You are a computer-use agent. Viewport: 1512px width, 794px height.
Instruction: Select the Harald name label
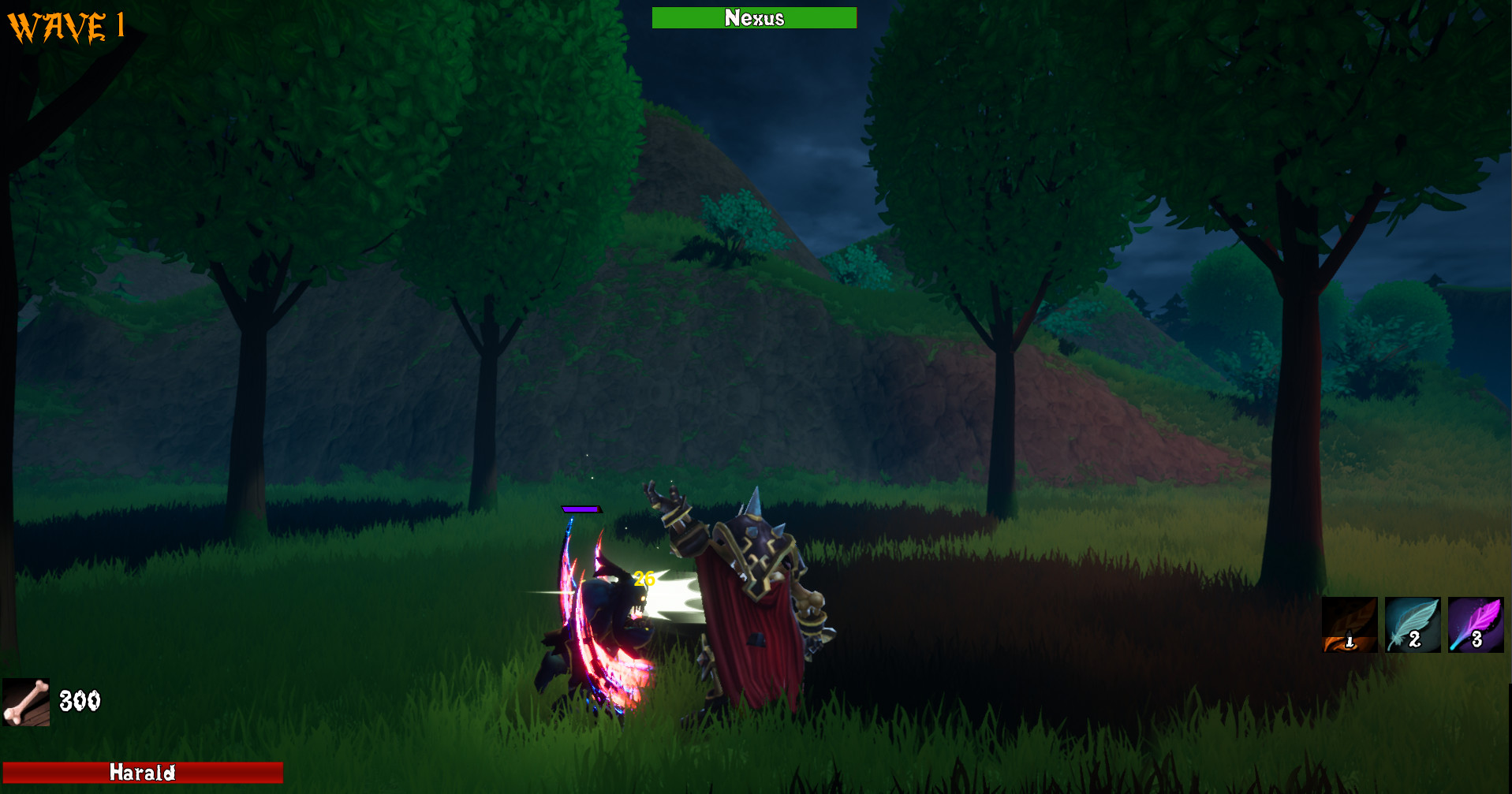click(x=144, y=773)
